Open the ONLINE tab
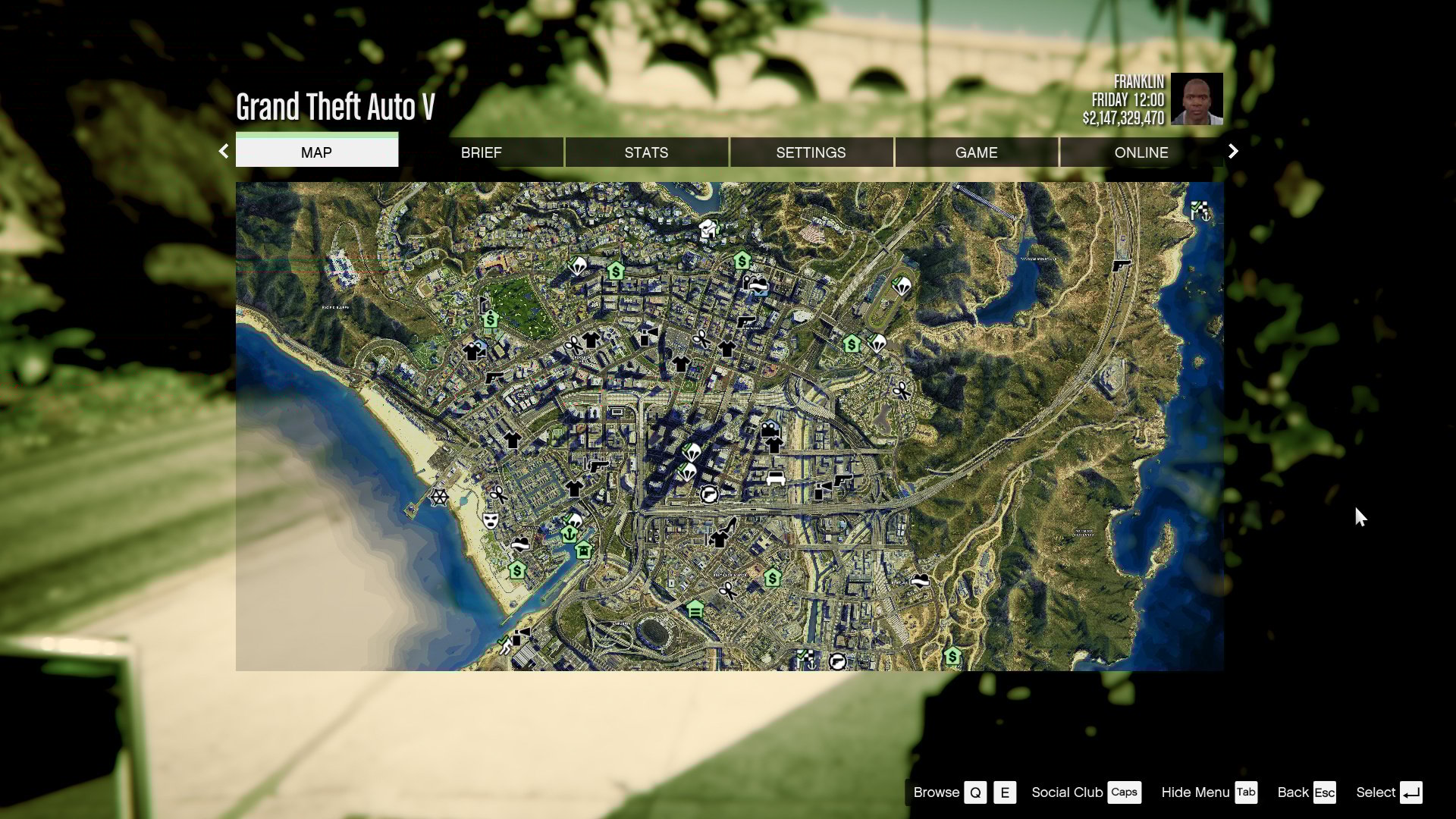This screenshot has height=819, width=1456. click(1141, 152)
